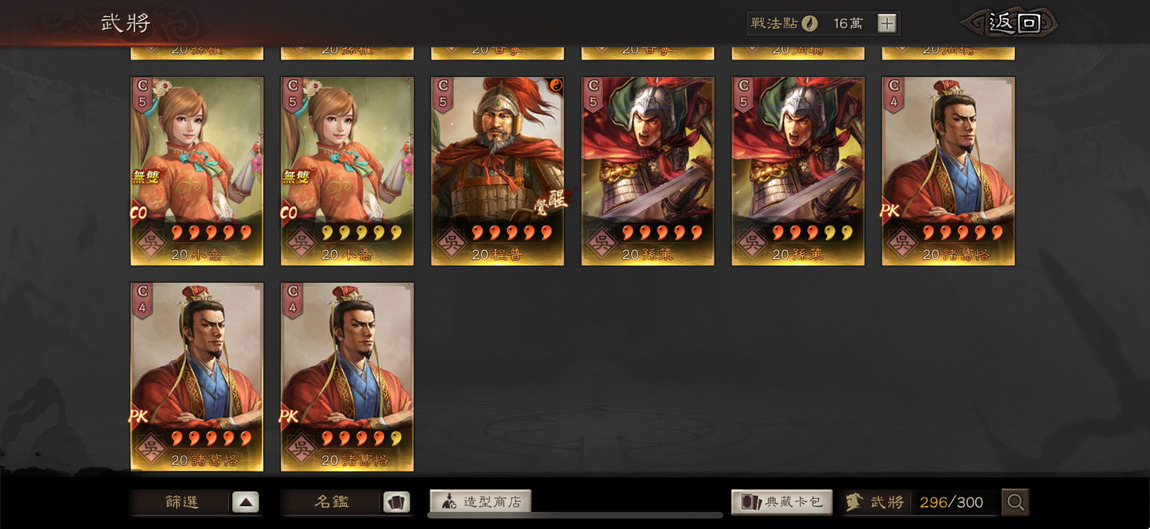Screen dimensions: 1150x529
Task: Visit the 造型商店 skin shop
Action: pyautogui.click(x=481, y=502)
